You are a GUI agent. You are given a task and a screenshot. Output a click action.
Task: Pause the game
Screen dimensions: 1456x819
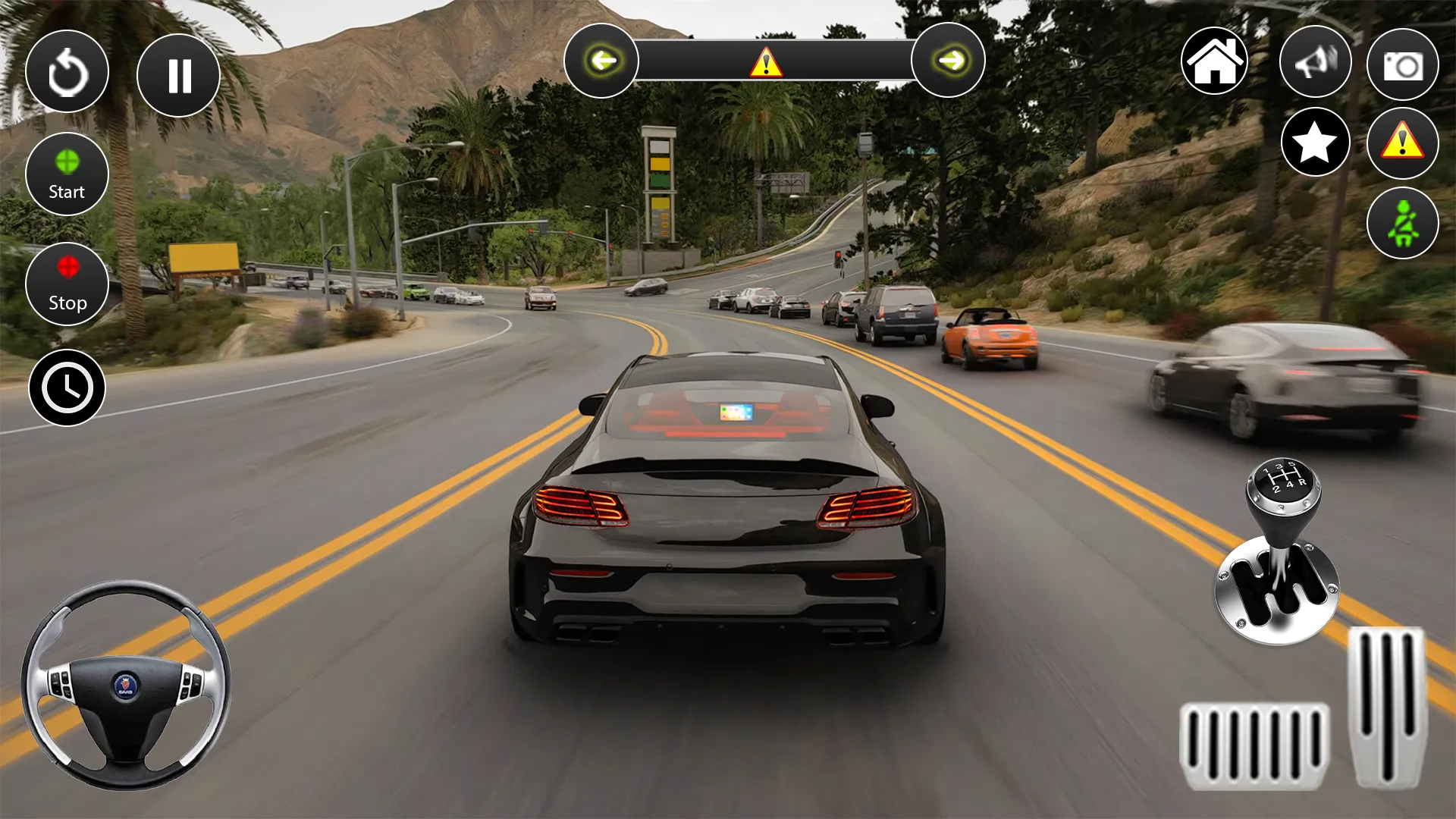coord(178,74)
